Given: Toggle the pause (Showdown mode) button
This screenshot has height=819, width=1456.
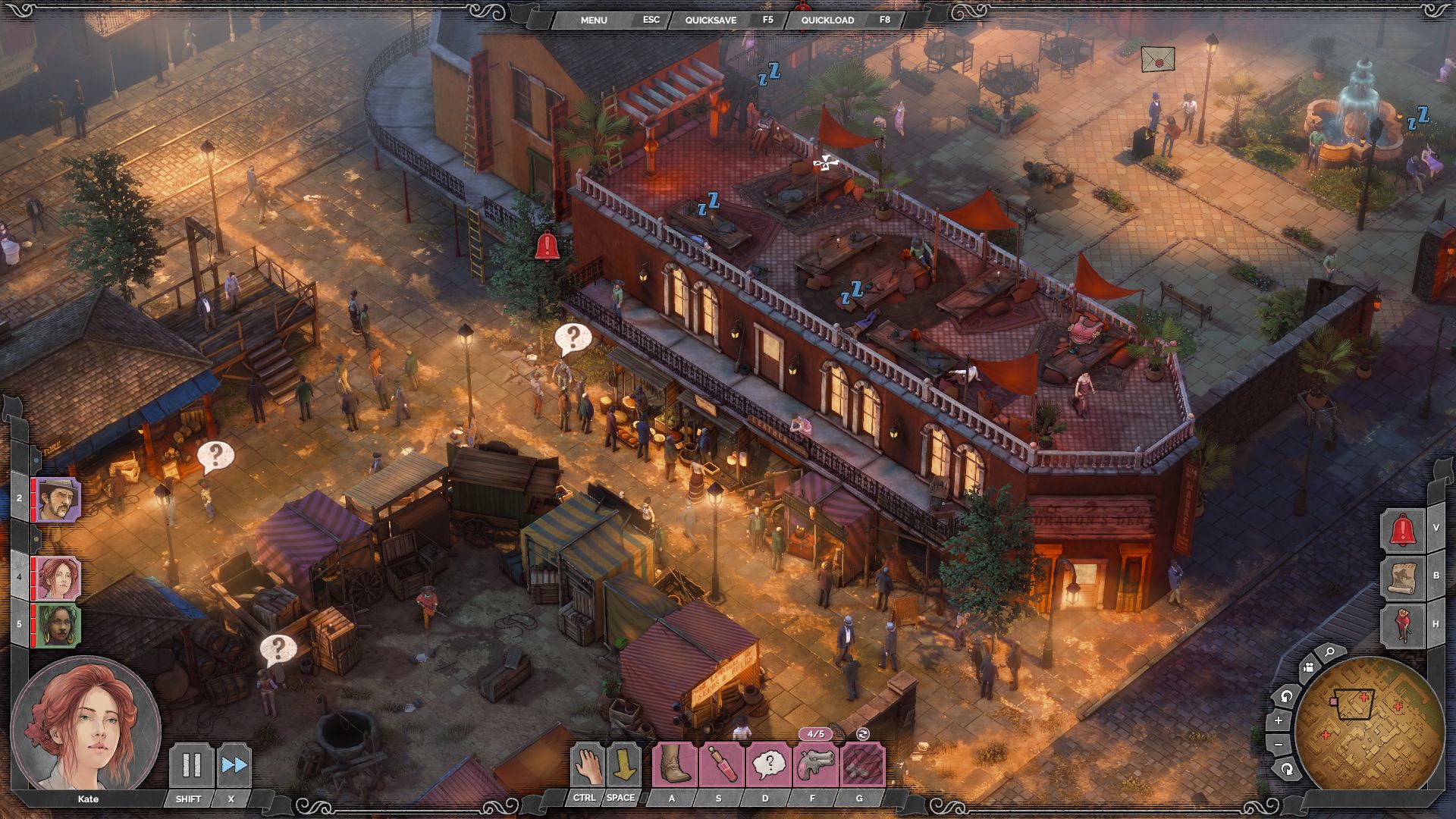Looking at the screenshot, I should (x=190, y=764).
